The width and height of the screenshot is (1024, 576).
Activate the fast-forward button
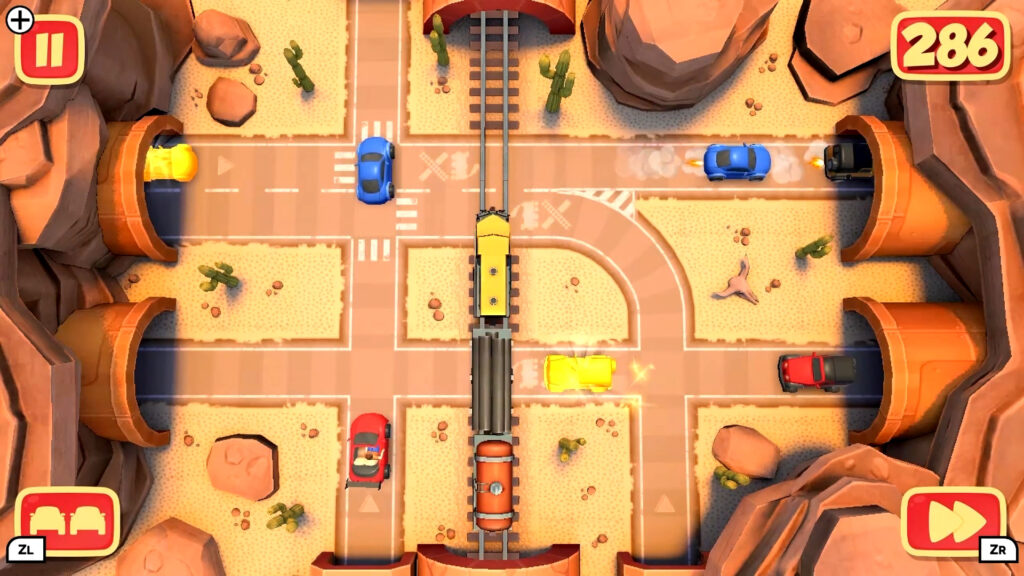point(953,521)
